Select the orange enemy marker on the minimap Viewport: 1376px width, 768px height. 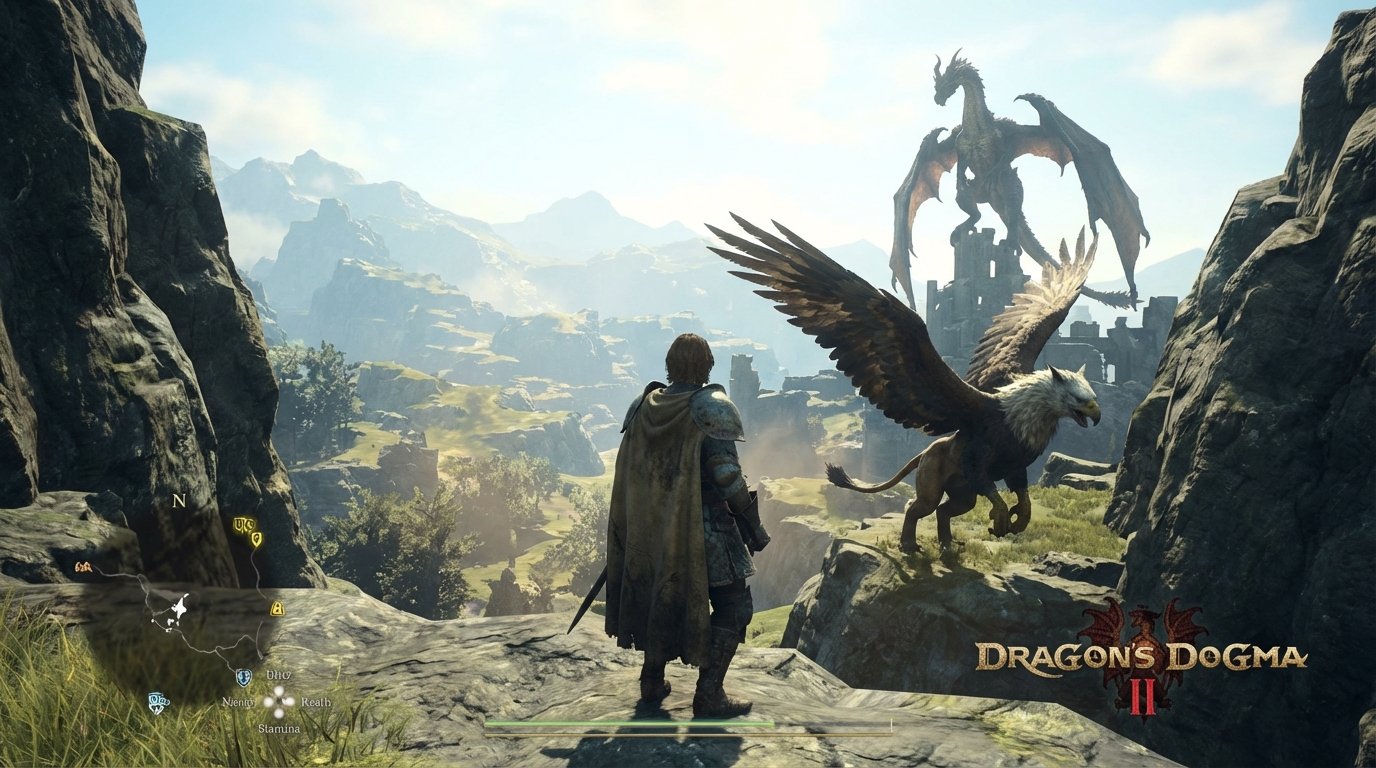83,567
